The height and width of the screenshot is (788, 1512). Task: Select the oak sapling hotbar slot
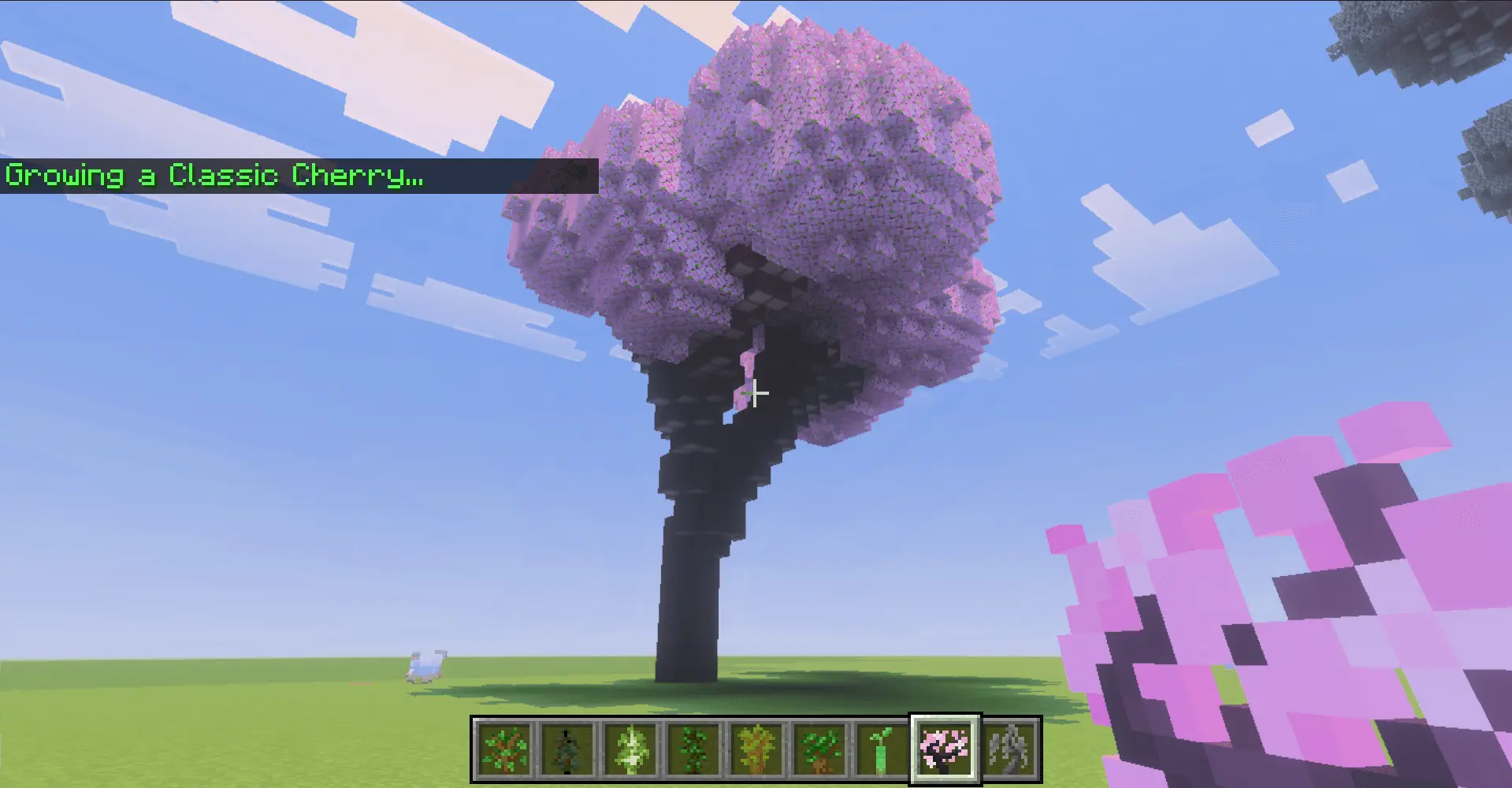504,749
